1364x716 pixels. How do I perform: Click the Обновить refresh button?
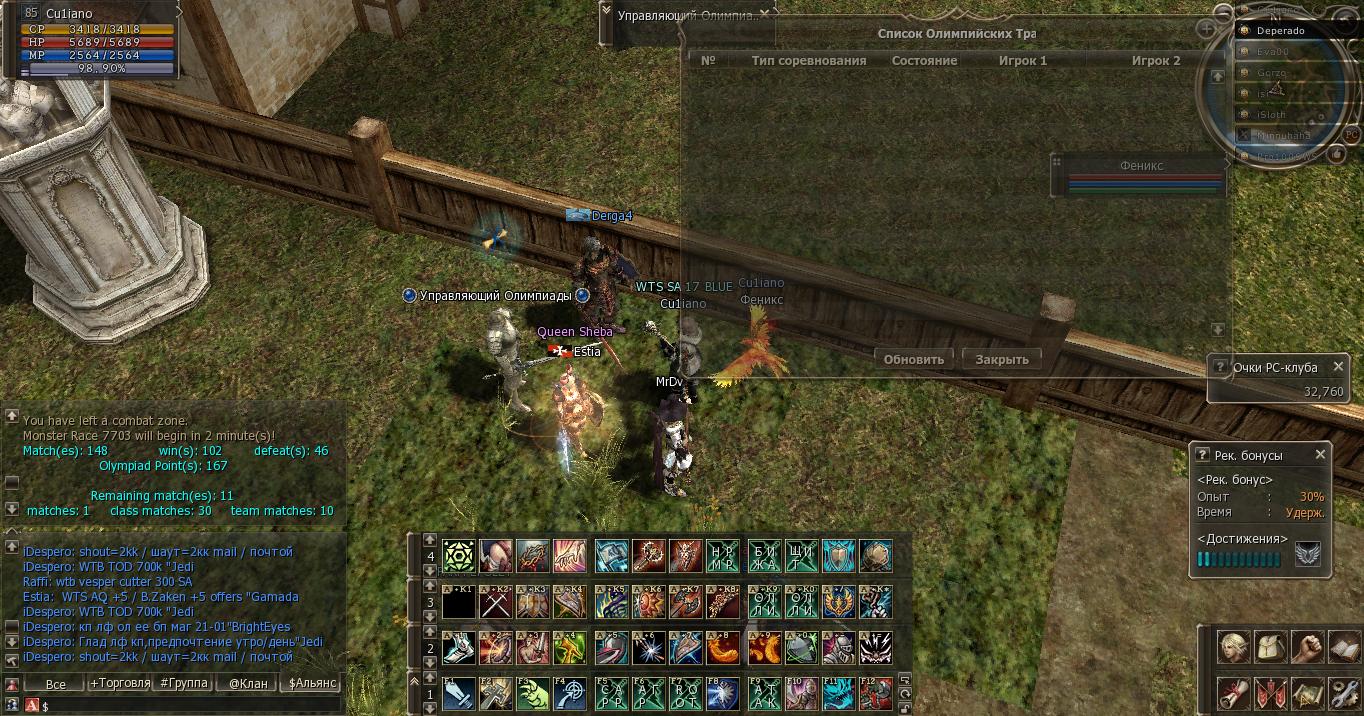[x=914, y=359]
